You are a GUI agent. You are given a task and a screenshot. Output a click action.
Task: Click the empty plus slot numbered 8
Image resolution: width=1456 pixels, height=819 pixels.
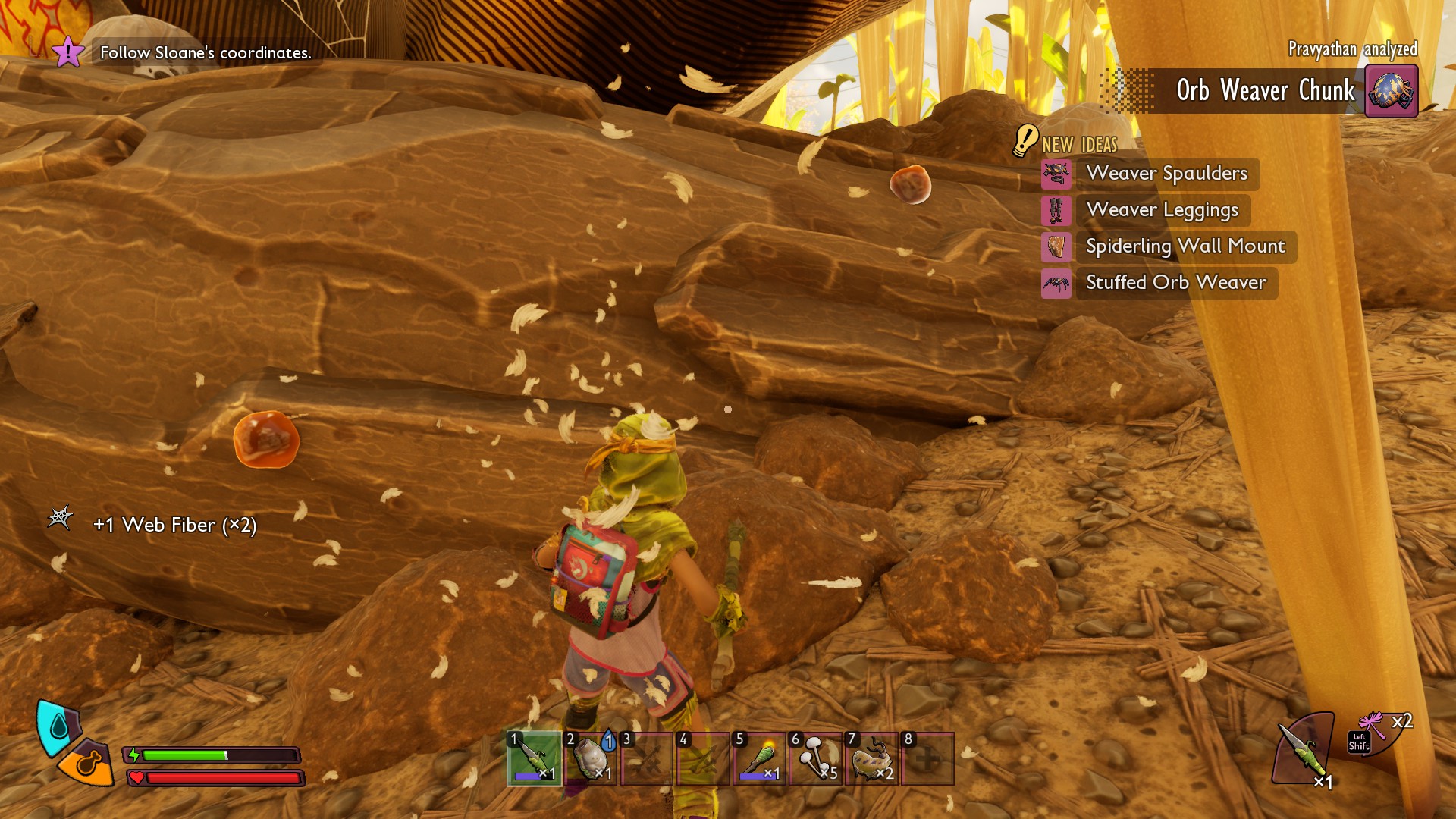(x=927, y=758)
